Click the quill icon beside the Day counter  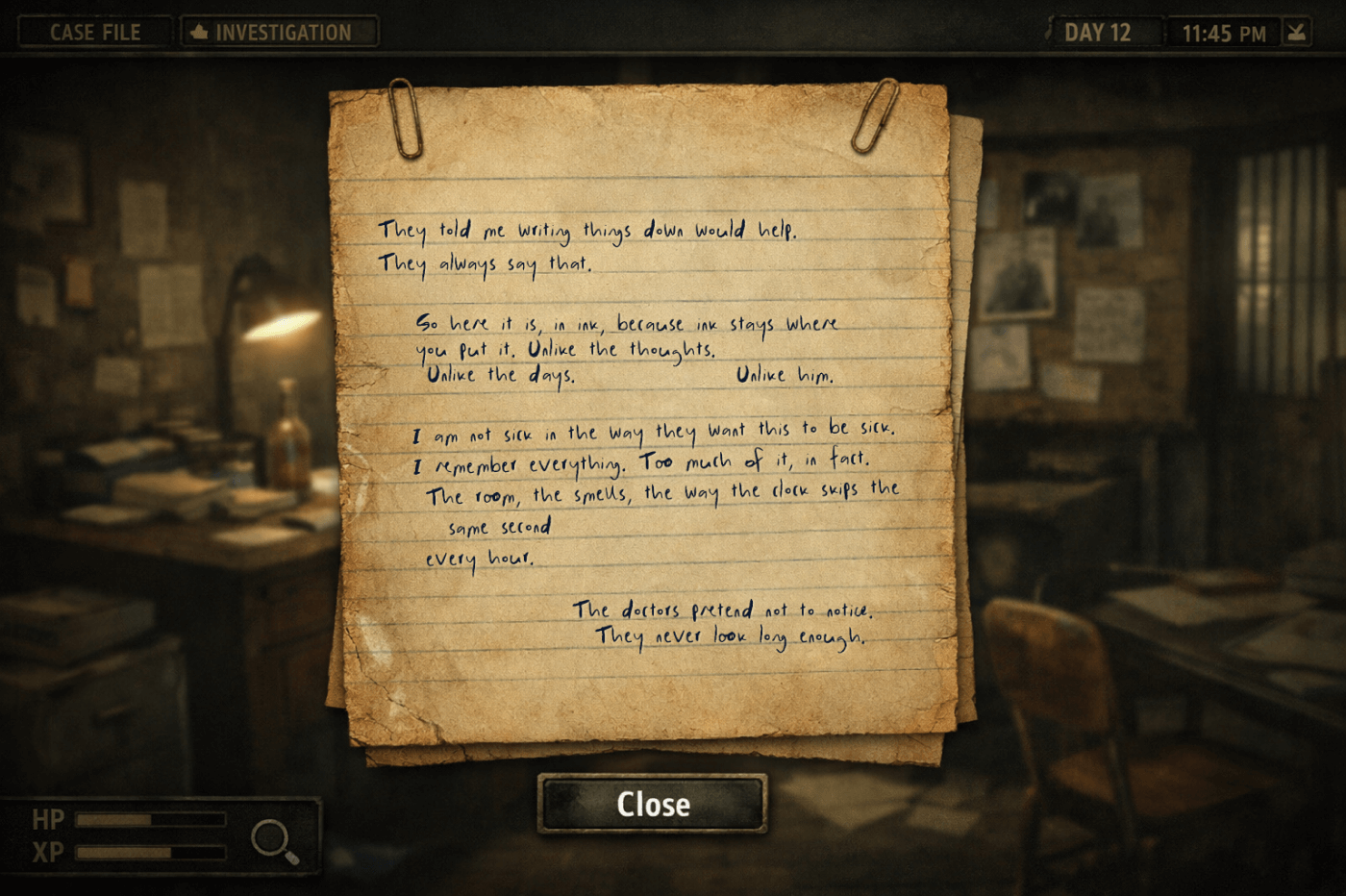[1050, 32]
